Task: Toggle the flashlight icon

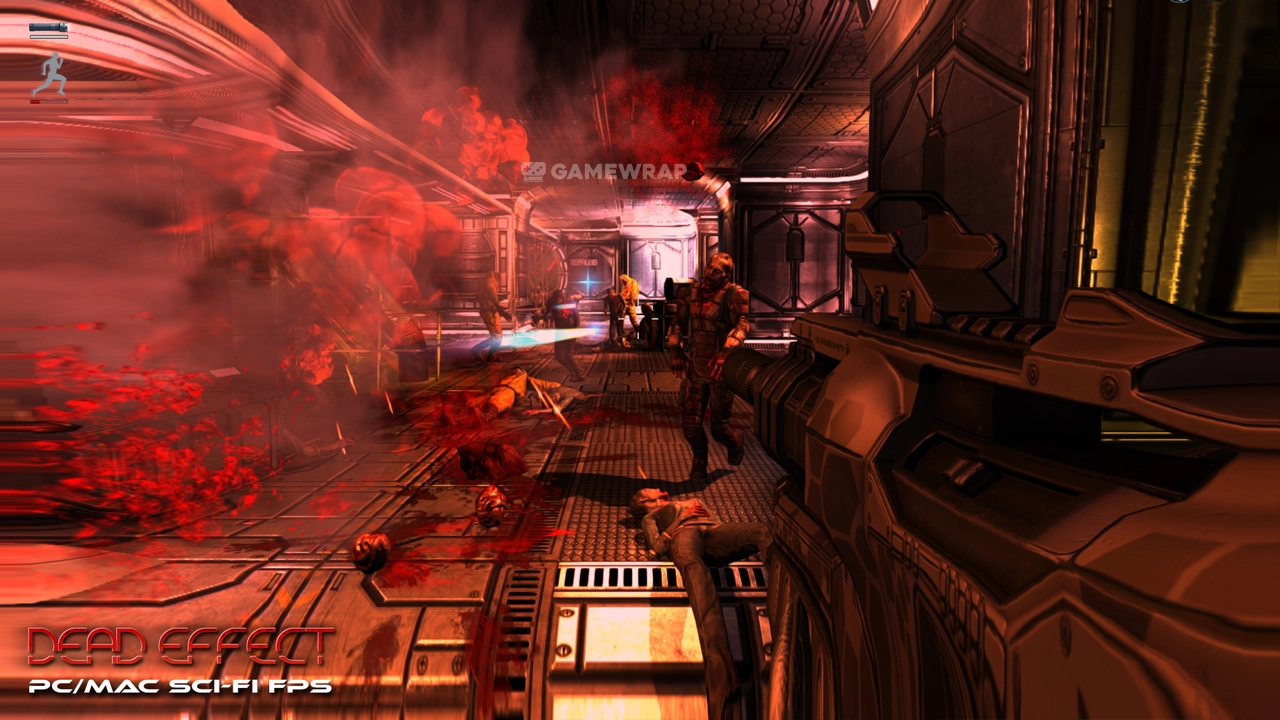Action: coord(48,28)
